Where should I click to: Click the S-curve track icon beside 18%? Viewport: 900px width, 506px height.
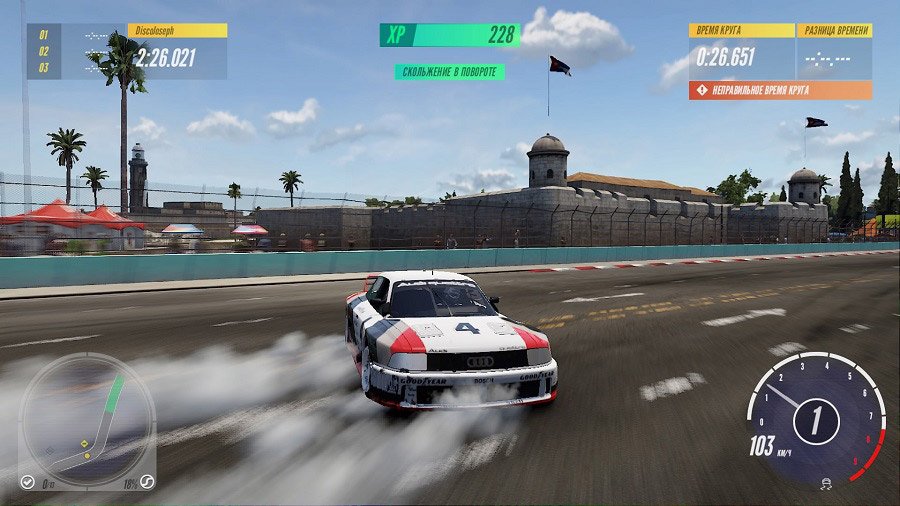pos(147,481)
